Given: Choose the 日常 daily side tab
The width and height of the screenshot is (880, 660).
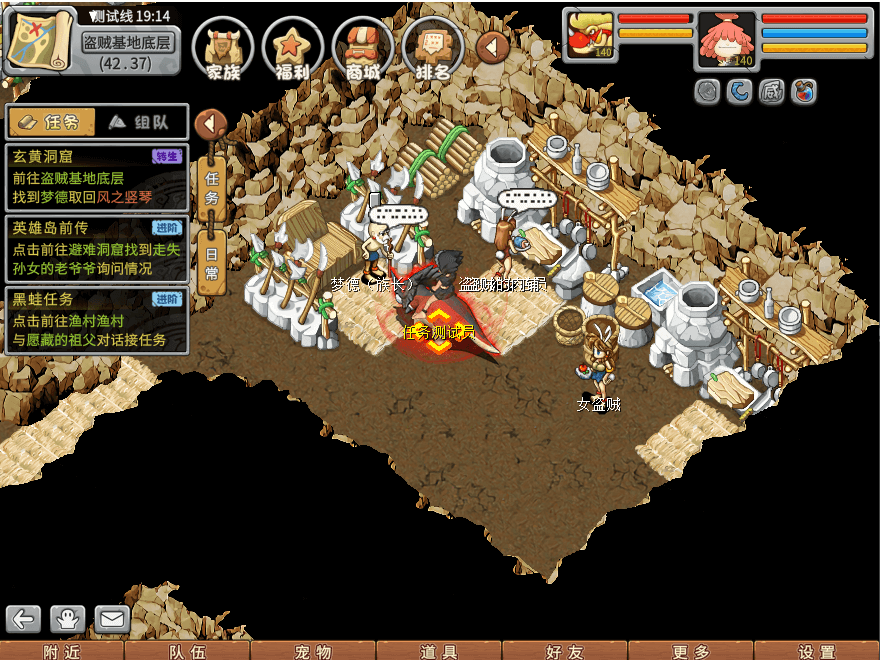Looking at the screenshot, I should pyautogui.click(x=211, y=262).
